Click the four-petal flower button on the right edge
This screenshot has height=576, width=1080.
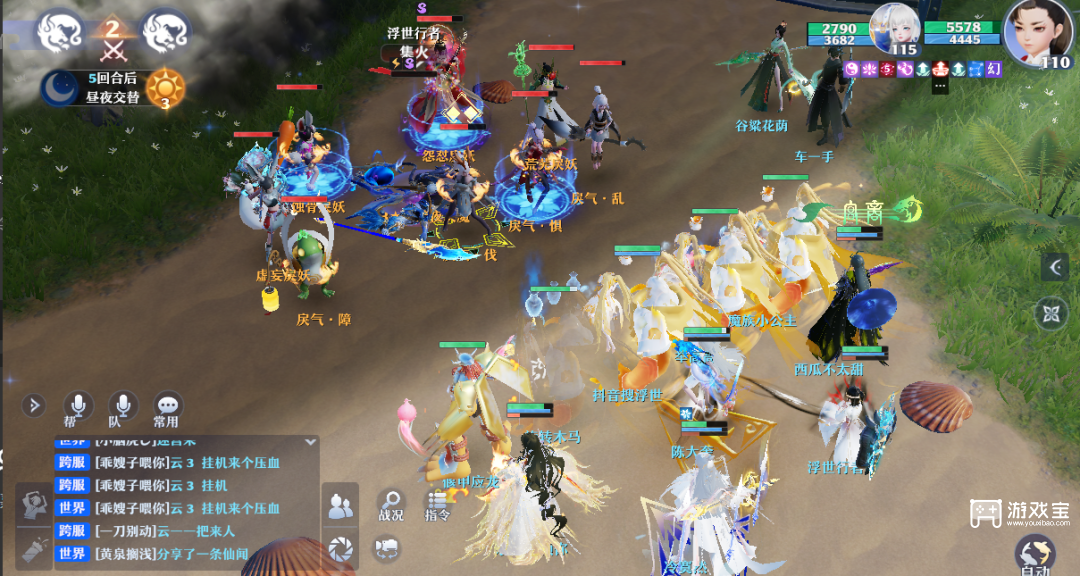click(x=1052, y=314)
